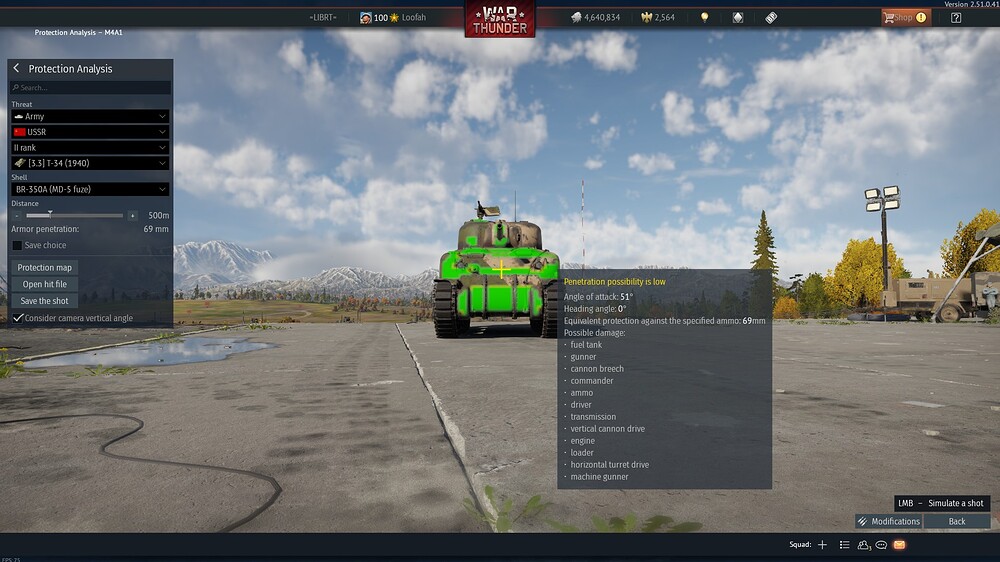Increase distance with the plus button
The image size is (1000, 562).
tap(132, 215)
